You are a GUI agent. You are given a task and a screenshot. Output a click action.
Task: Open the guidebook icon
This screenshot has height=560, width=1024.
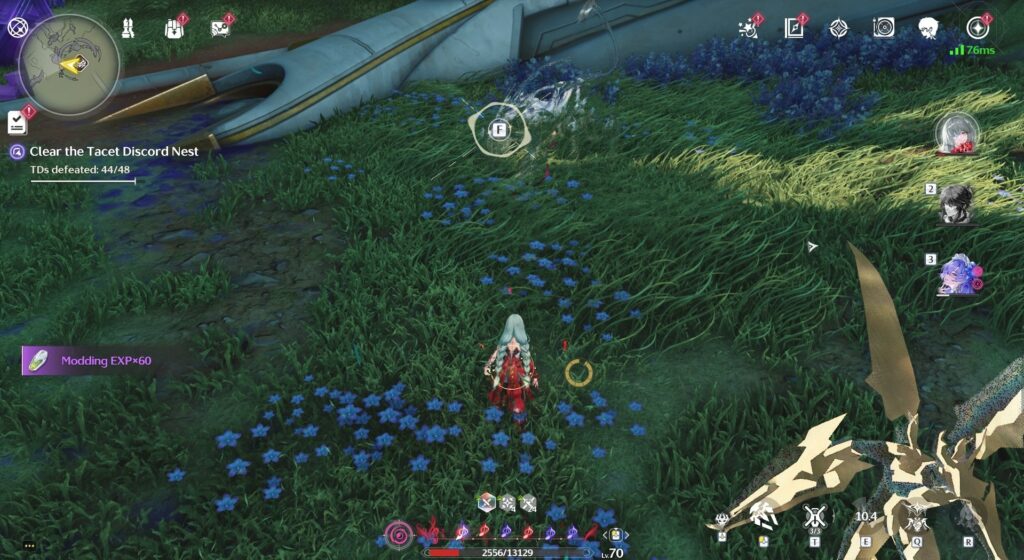point(795,28)
